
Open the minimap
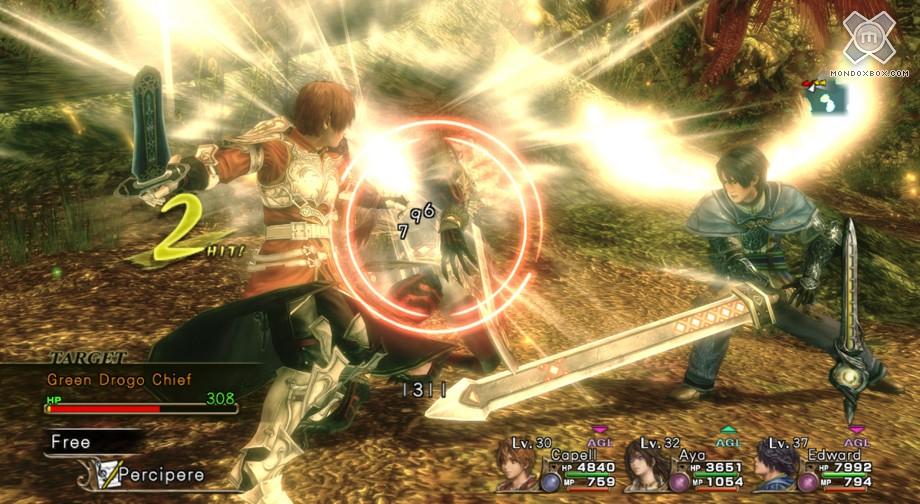826,96
